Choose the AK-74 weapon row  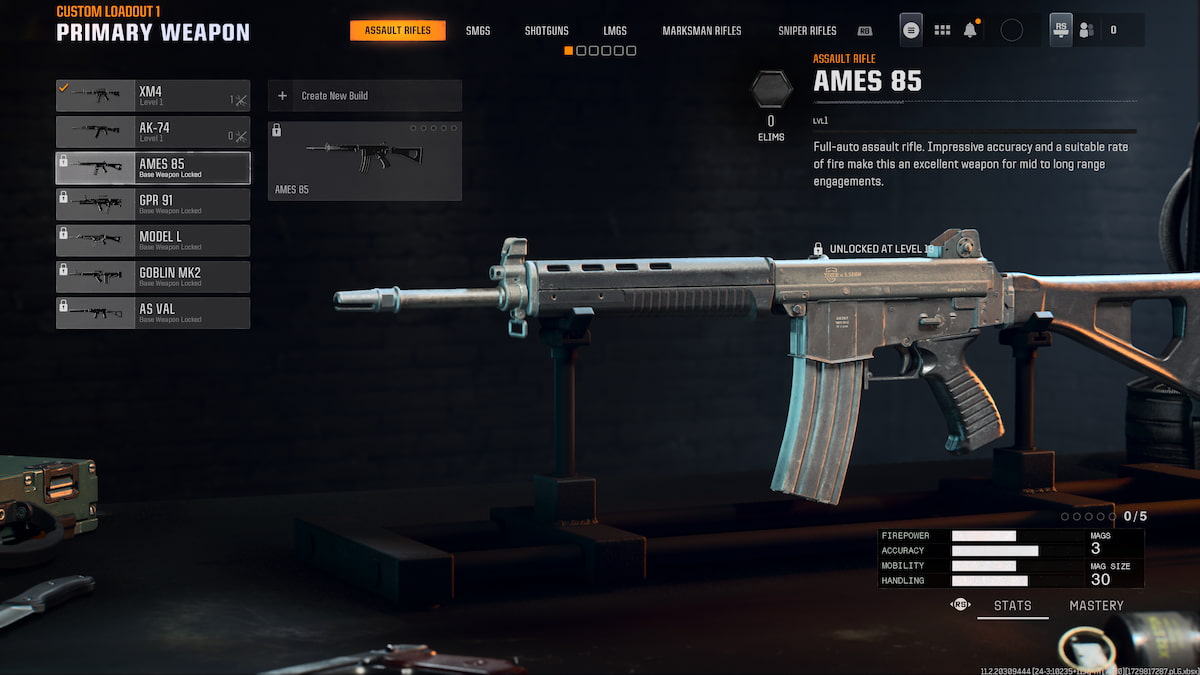[x=153, y=132]
